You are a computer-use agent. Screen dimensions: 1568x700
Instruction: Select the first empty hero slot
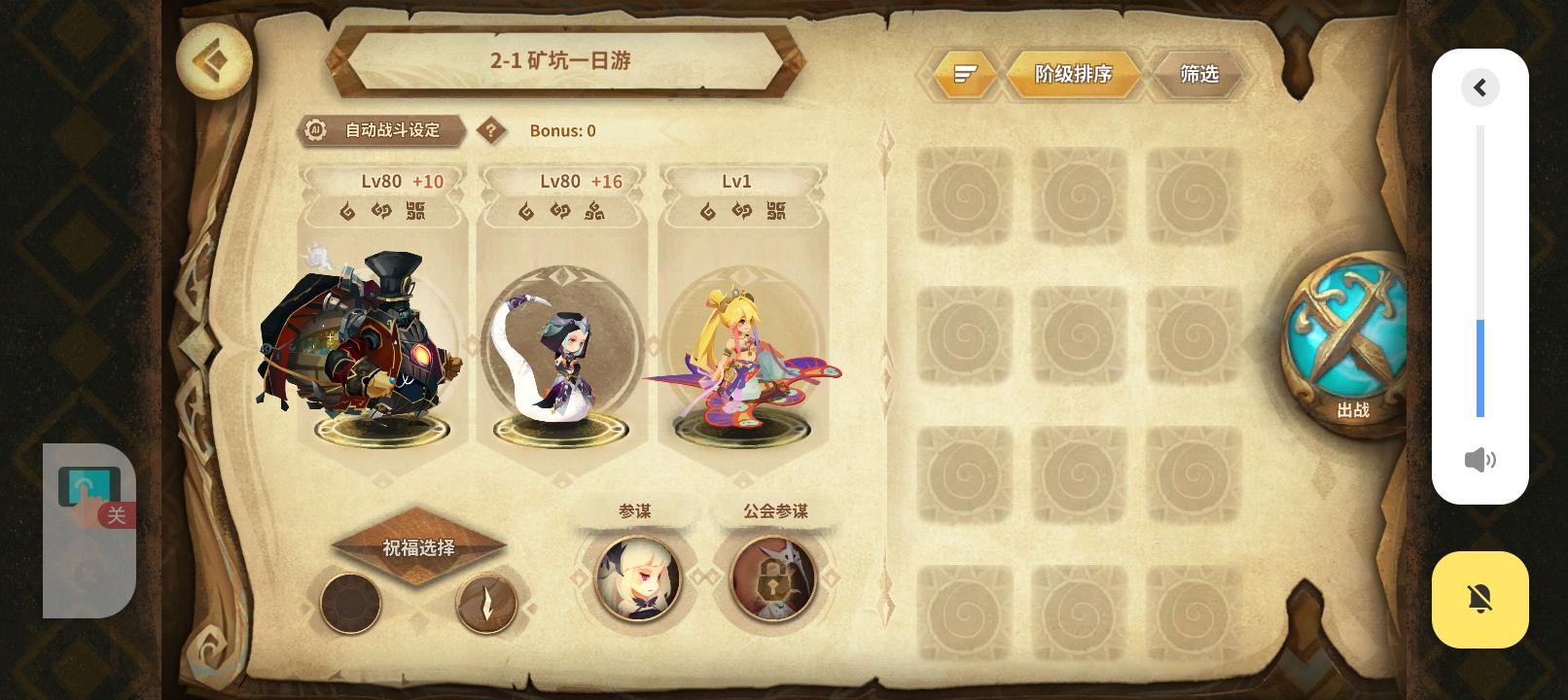pyautogui.click(x=964, y=194)
